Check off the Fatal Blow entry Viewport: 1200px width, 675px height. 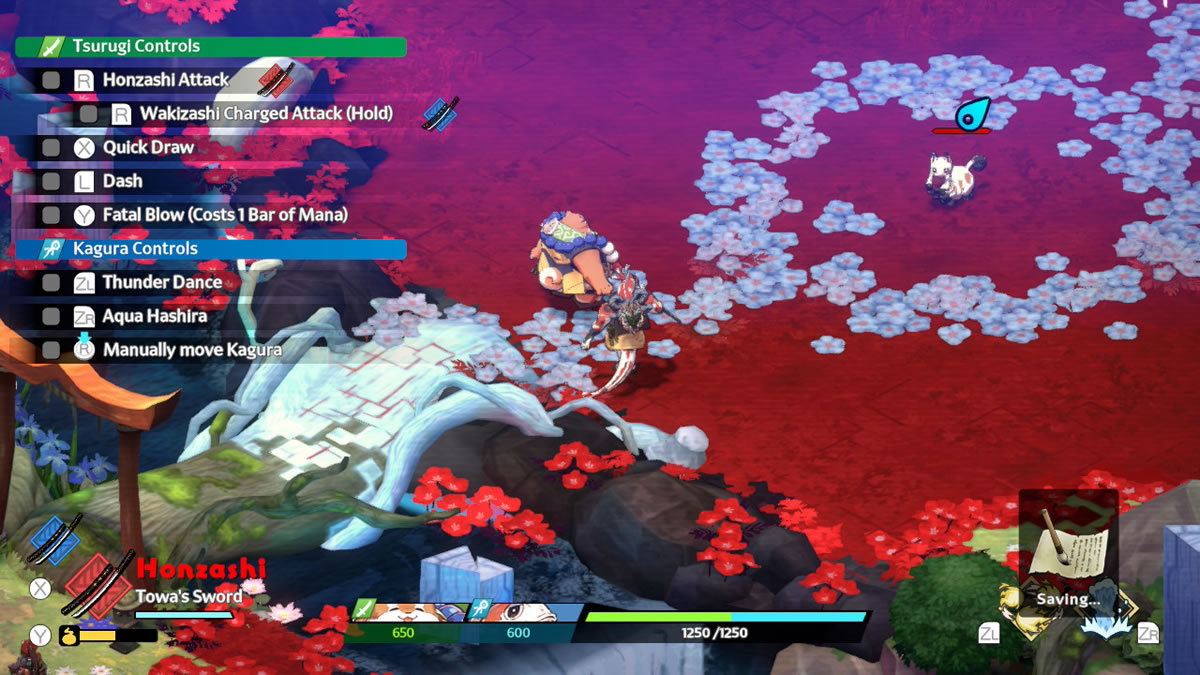coord(51,215)
